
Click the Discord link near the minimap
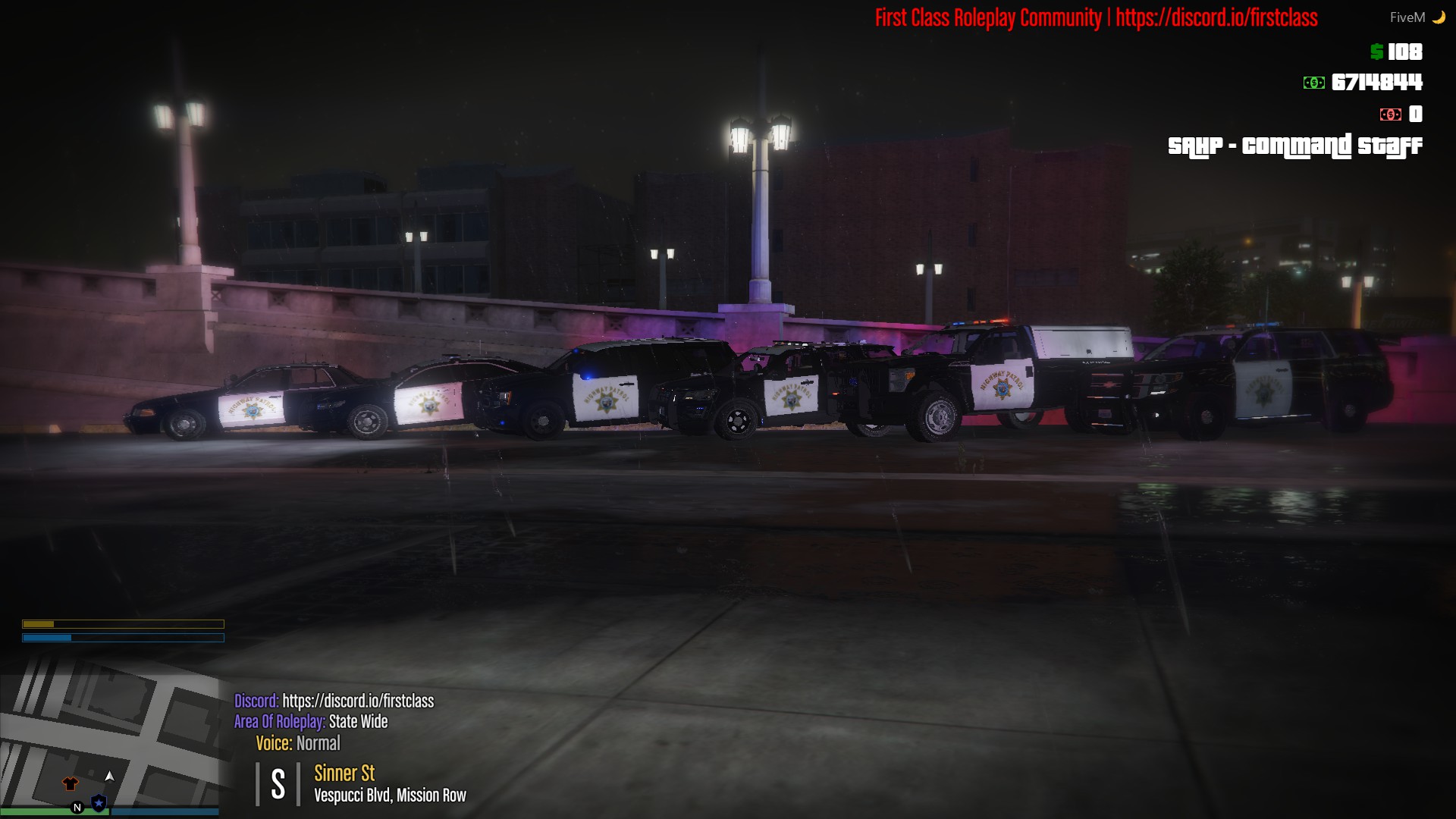358,701
